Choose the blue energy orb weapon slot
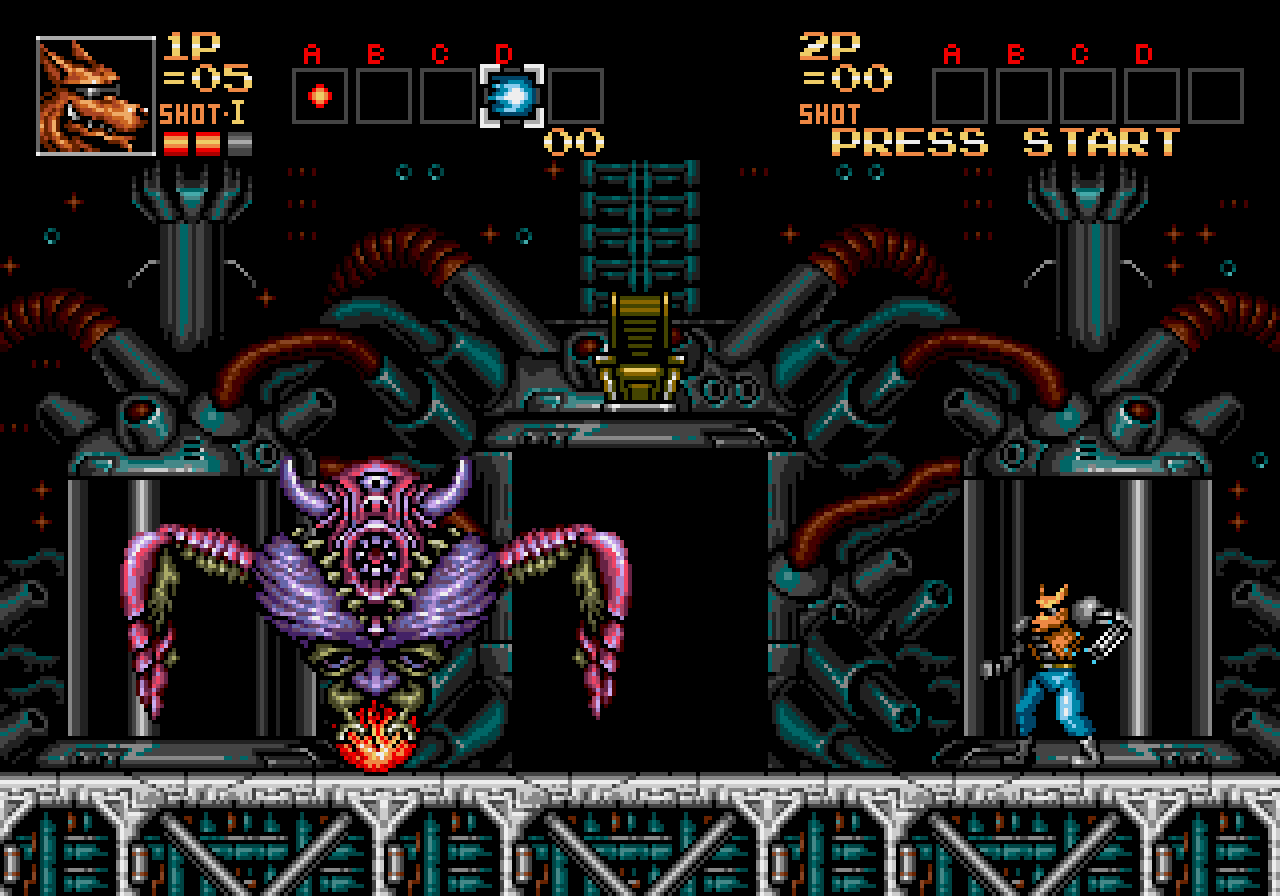Screen dimensions: 1280x896 (x=512, y=96)
